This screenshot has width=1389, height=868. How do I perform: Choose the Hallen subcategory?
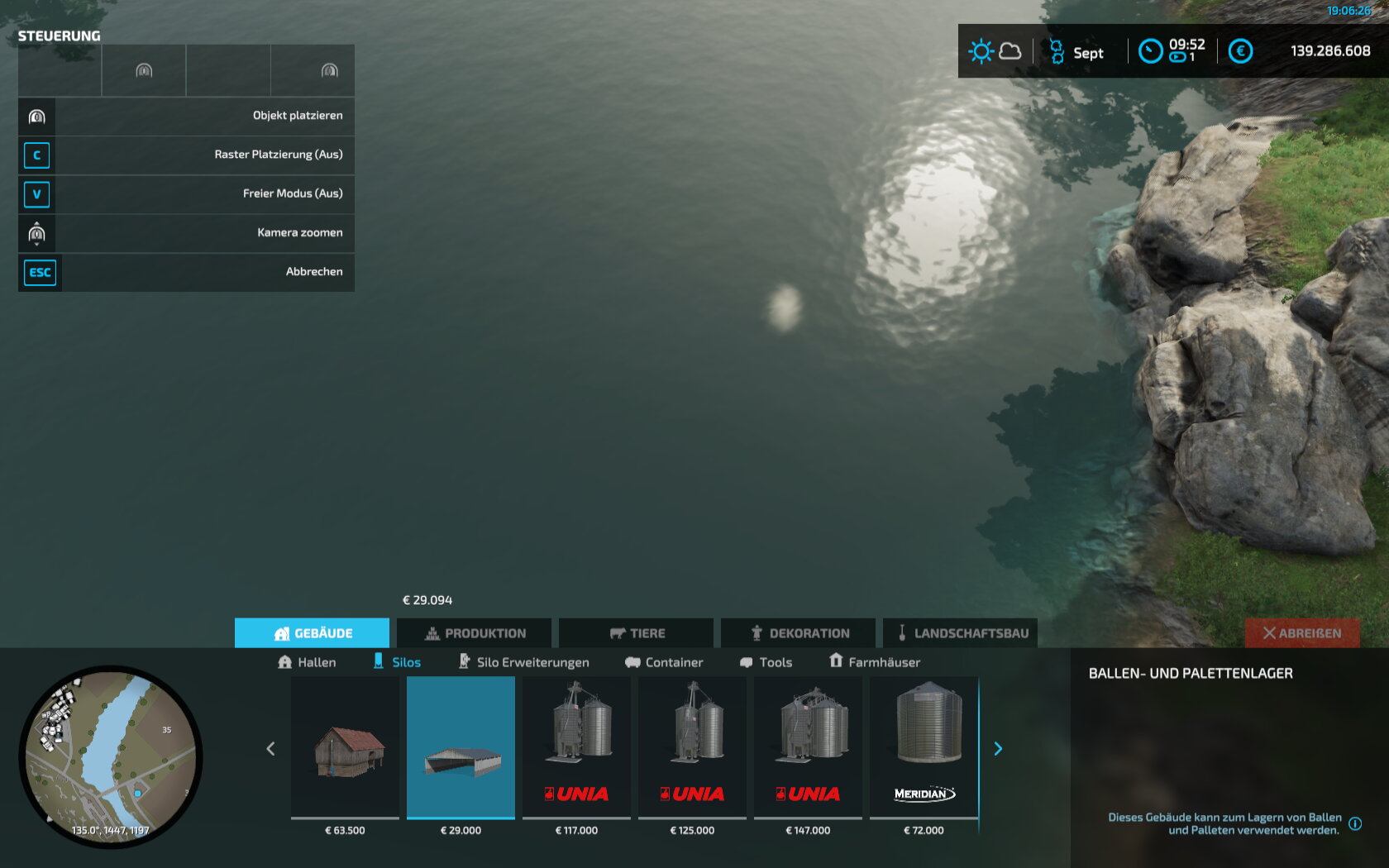point(307,662)
